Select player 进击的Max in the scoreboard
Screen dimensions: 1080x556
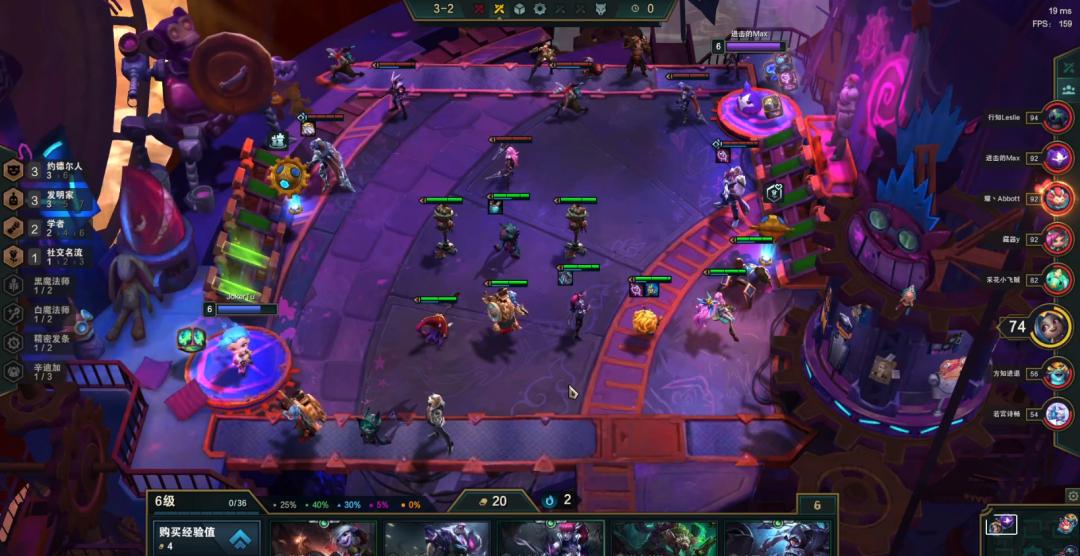pyautogui.click(x=1056, y=158)
